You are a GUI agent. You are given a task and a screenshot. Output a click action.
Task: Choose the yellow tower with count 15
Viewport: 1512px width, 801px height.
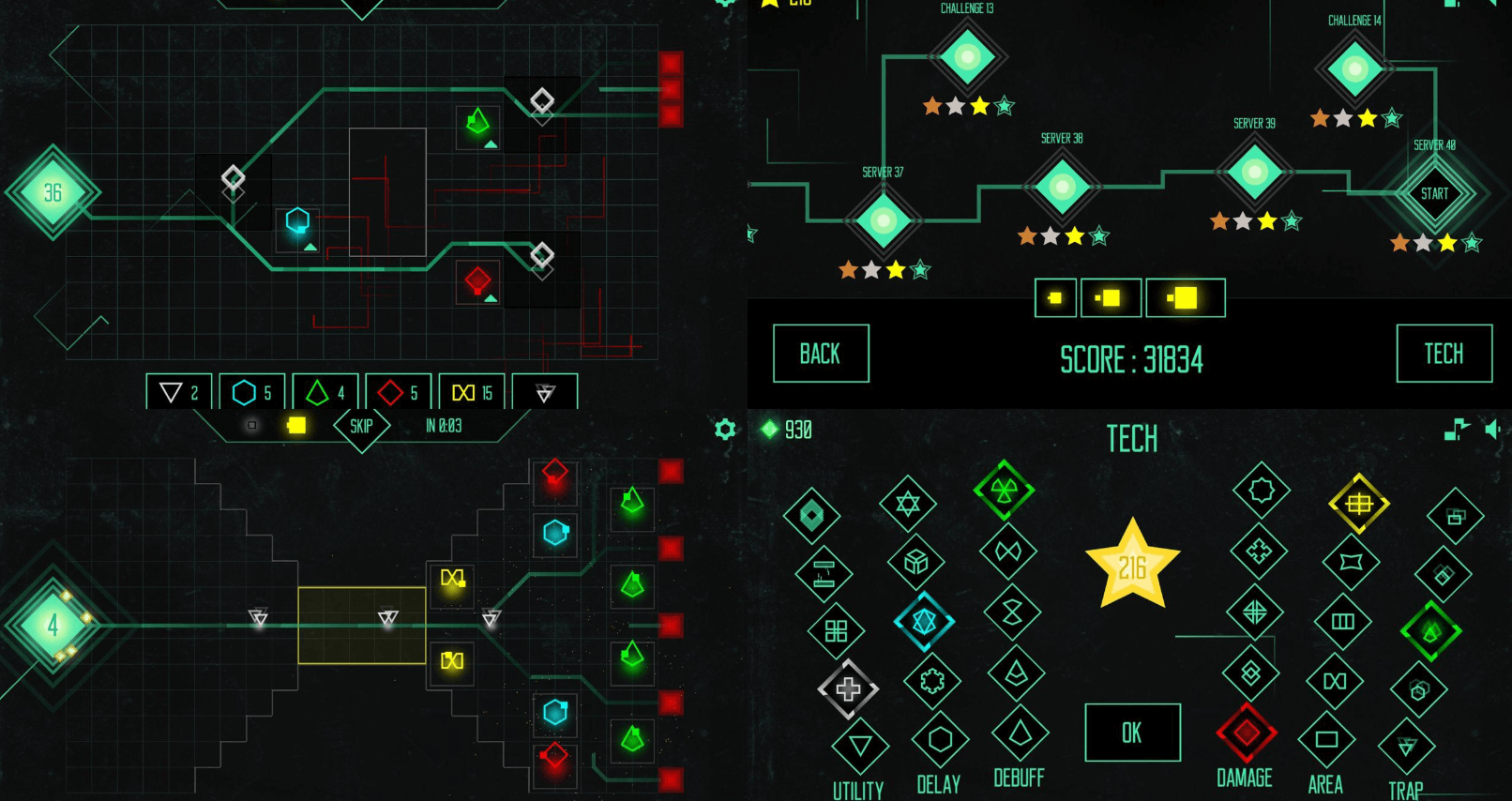472,392
